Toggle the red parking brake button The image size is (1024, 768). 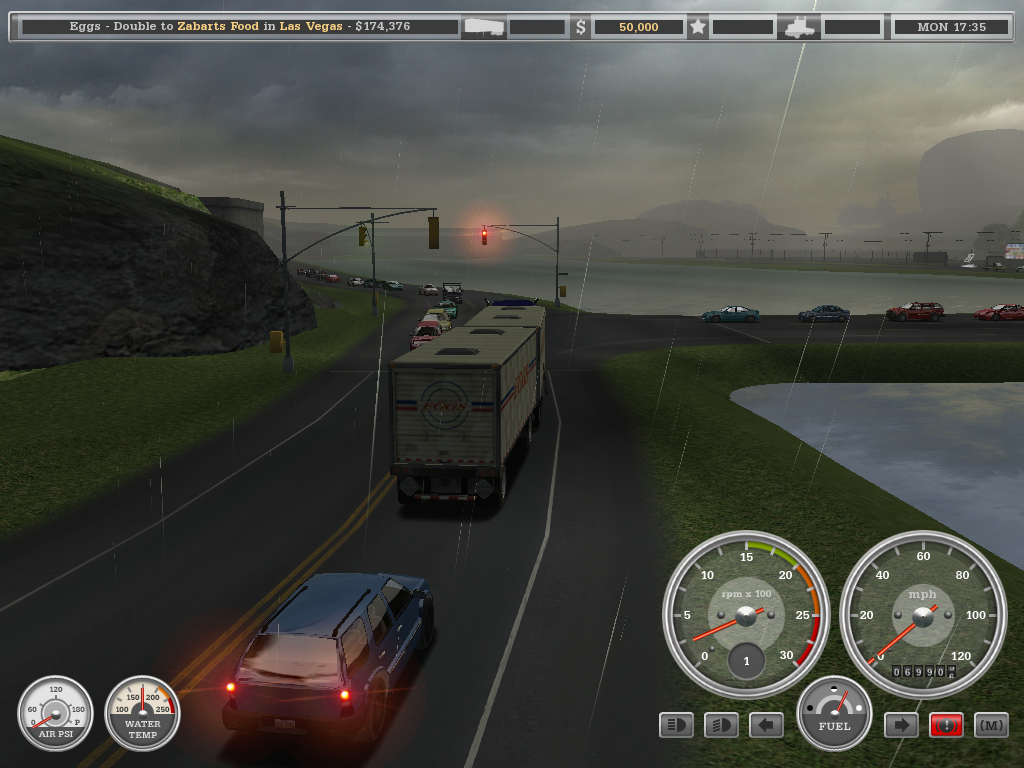tap(946, 725)
